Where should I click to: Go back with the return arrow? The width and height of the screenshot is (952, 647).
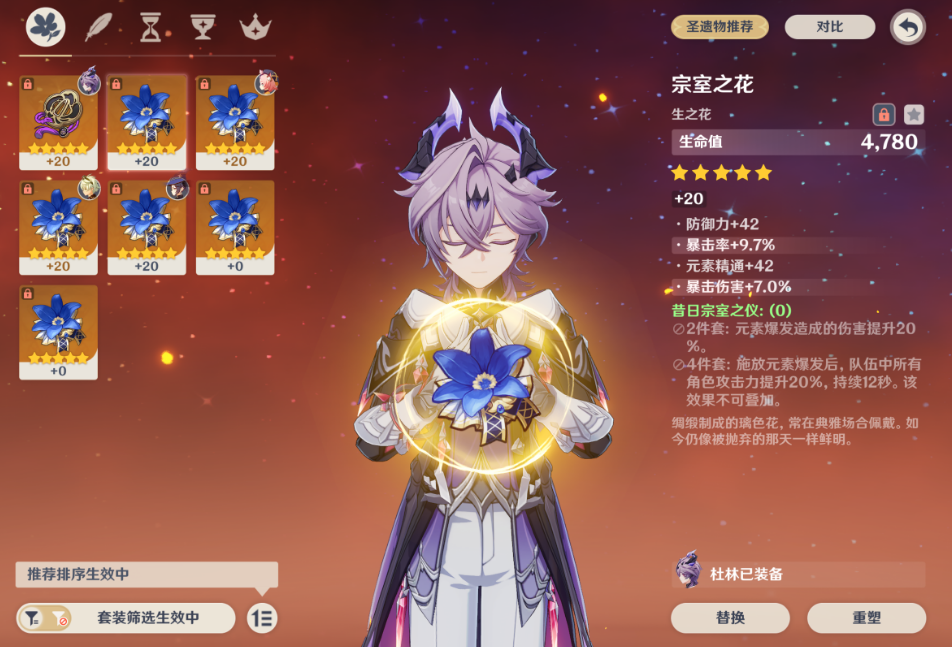coord(907,27)
